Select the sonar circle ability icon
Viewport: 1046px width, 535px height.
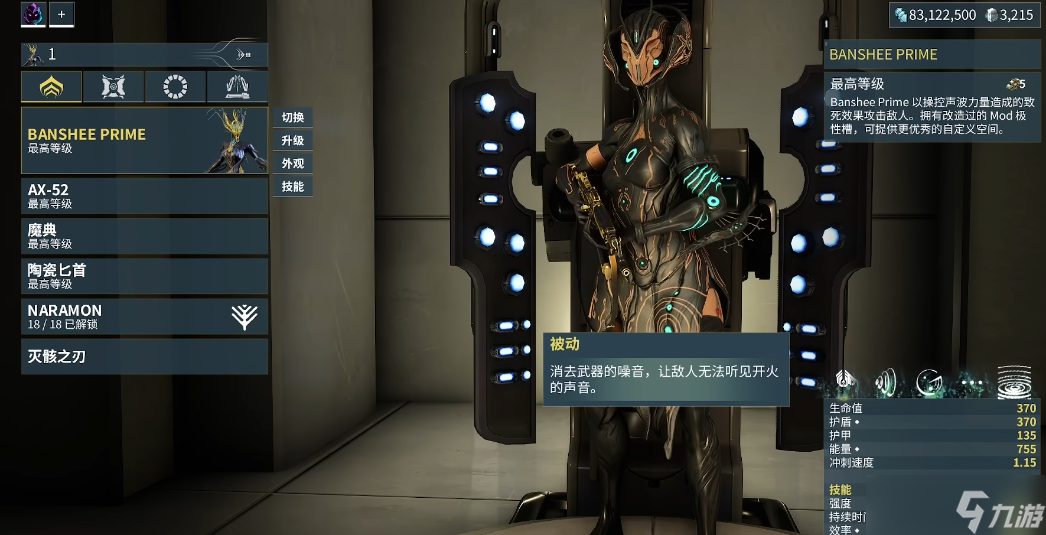[929, 381]
